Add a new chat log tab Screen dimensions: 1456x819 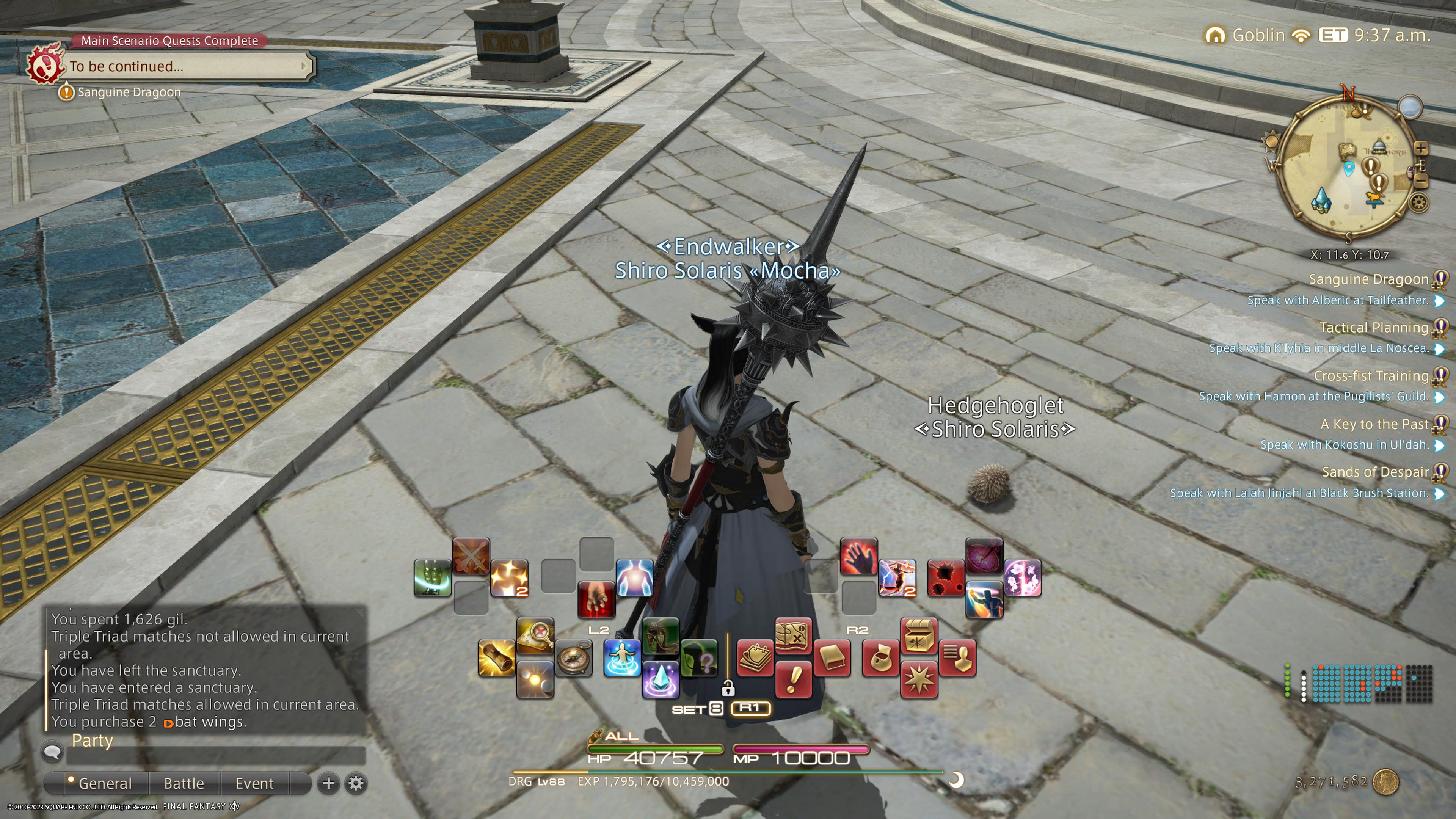click(x=328, y=783)
